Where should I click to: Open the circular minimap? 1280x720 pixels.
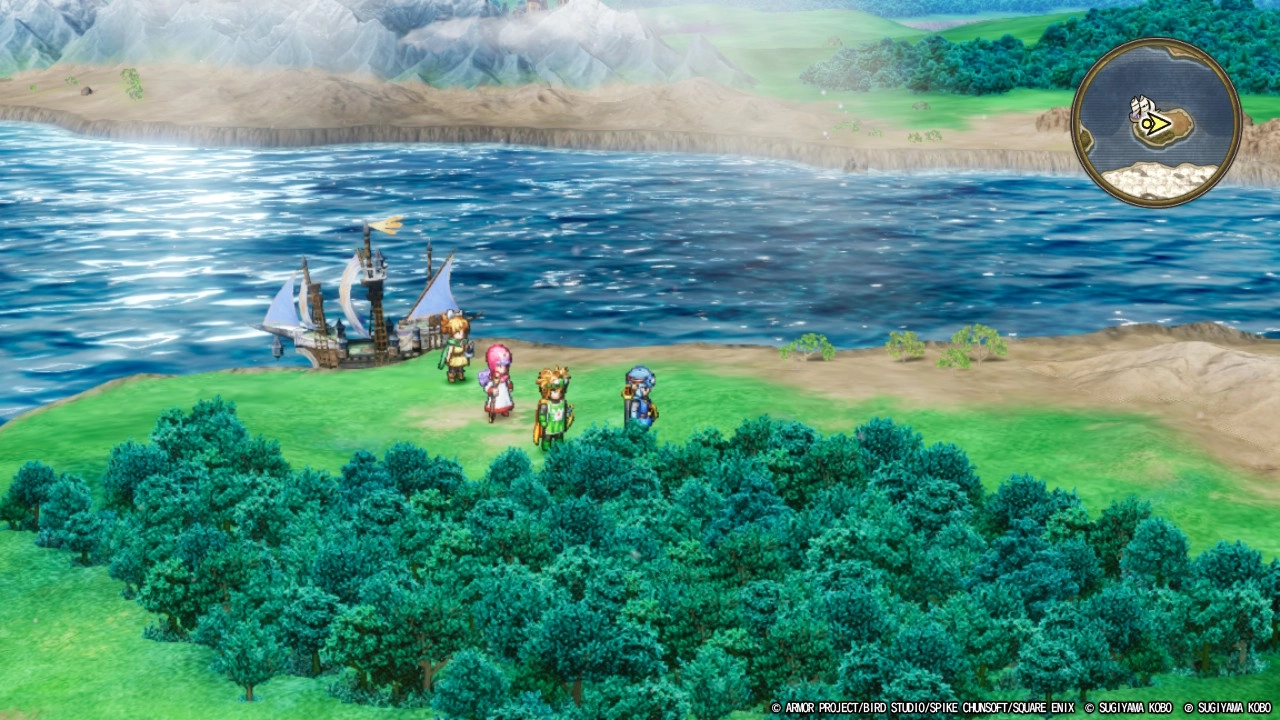1156,123
